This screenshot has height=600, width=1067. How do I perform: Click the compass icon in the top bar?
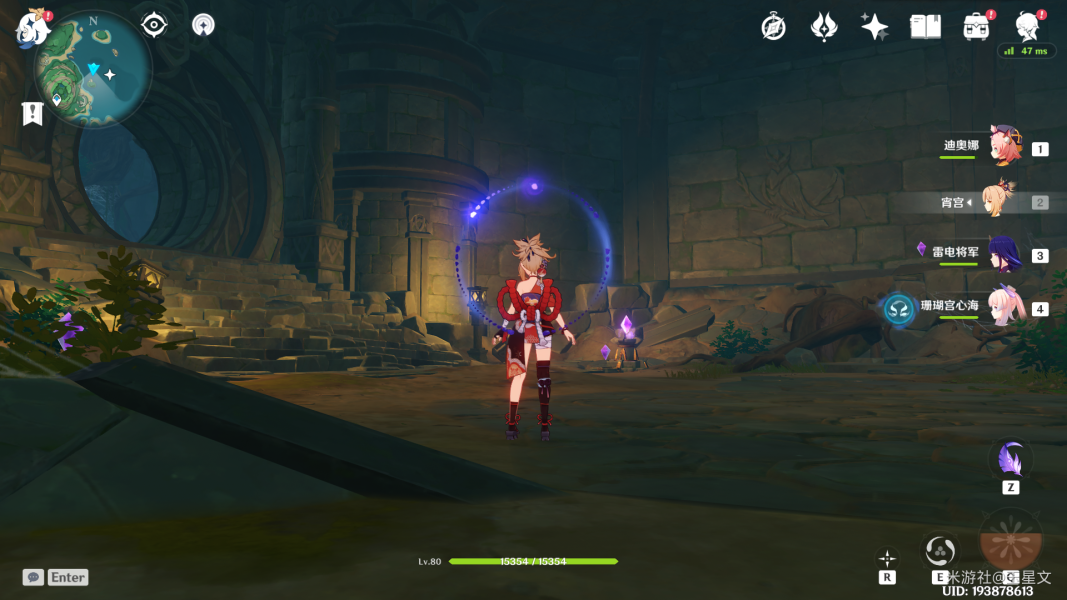tap(773, 27)
